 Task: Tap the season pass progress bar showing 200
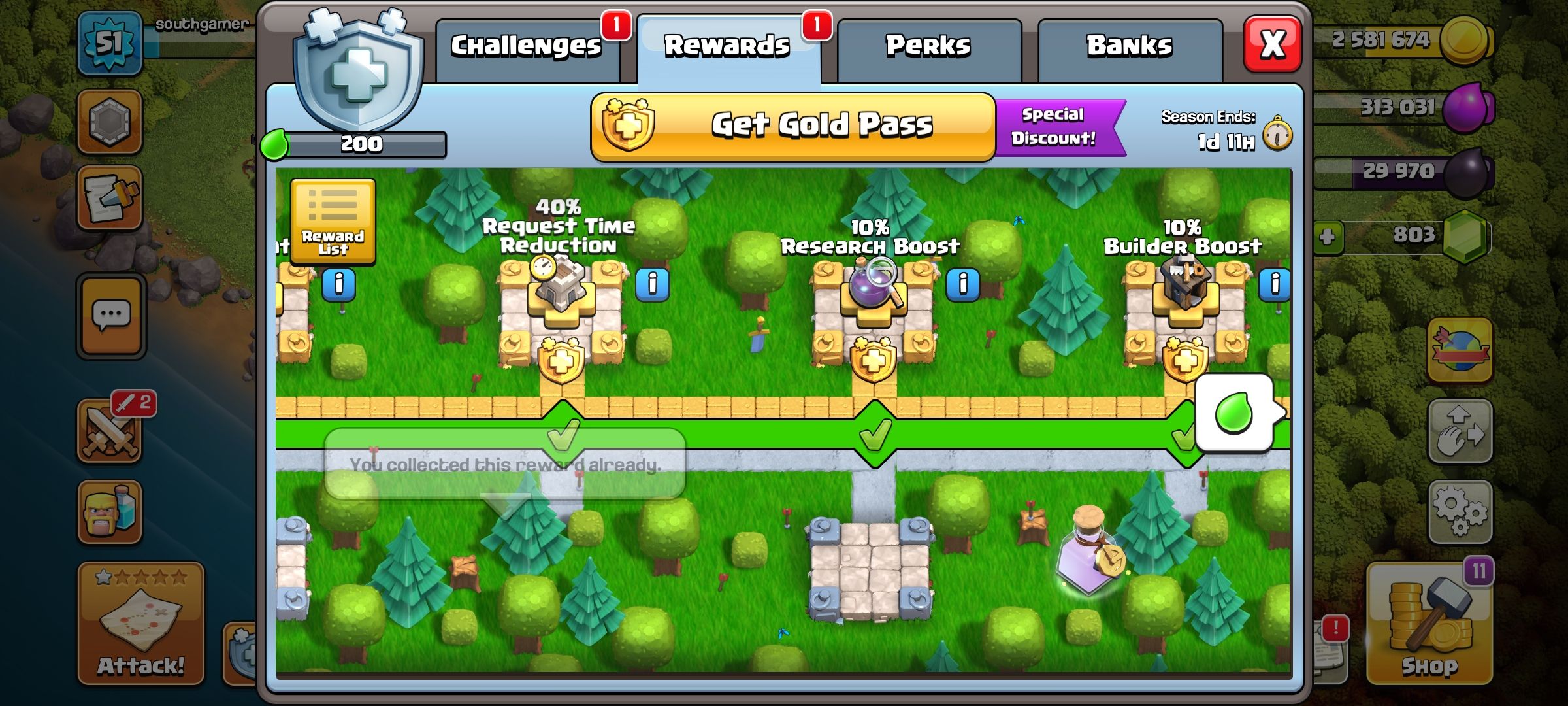point(363,143)
